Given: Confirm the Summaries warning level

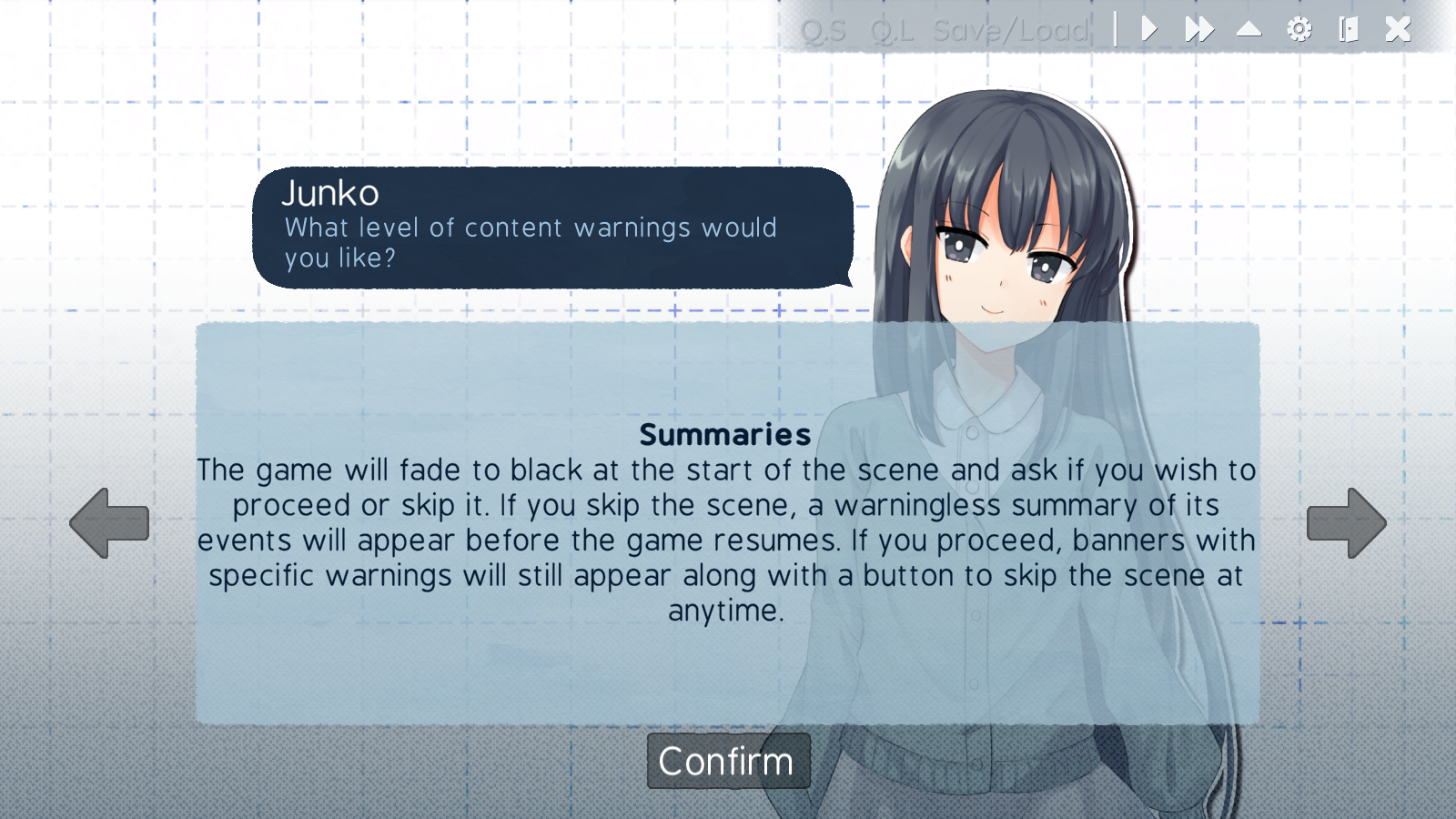Looking at the screenshot, I should 727,761.
